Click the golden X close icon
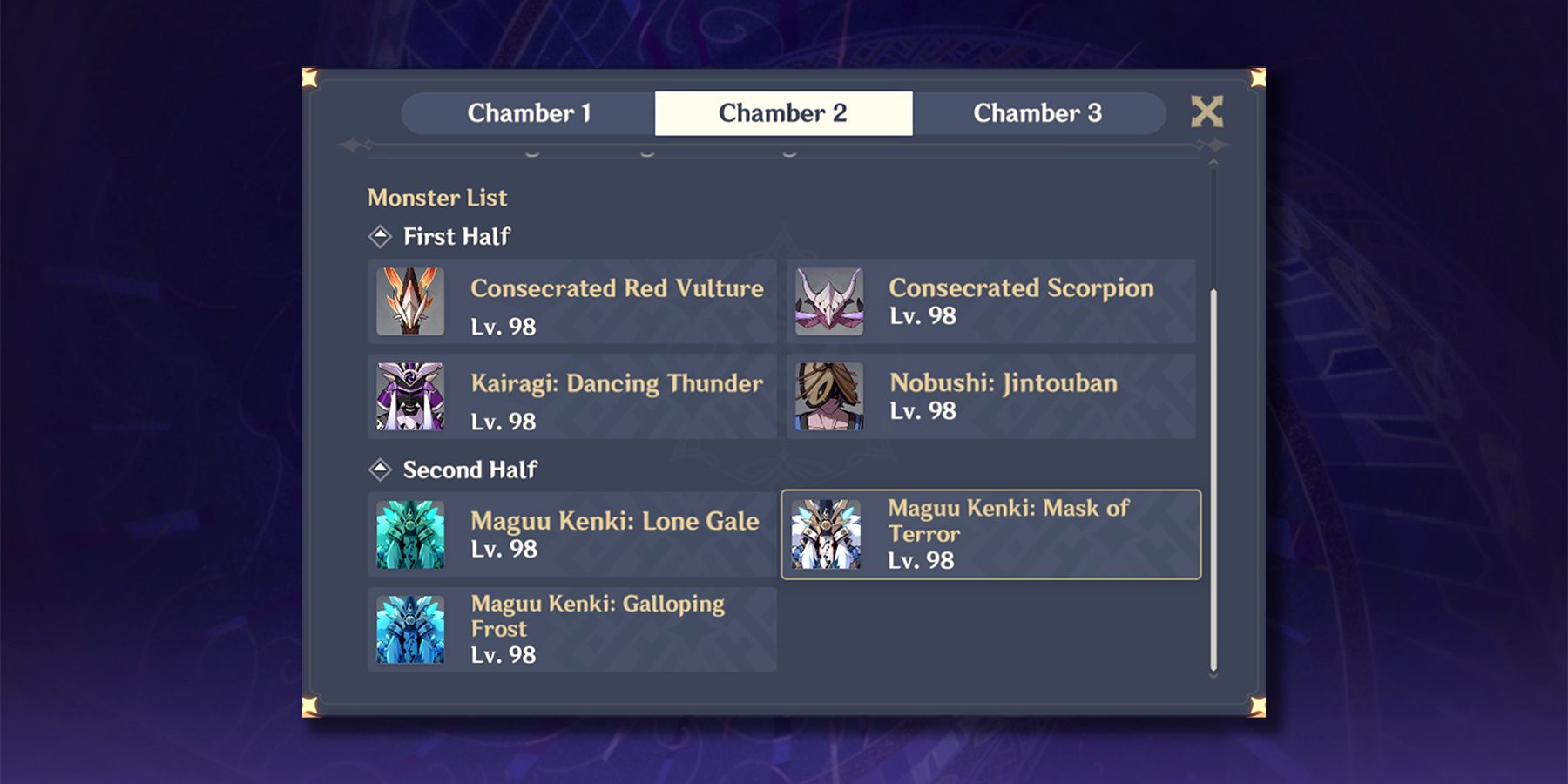 [x=1209, y=112]
